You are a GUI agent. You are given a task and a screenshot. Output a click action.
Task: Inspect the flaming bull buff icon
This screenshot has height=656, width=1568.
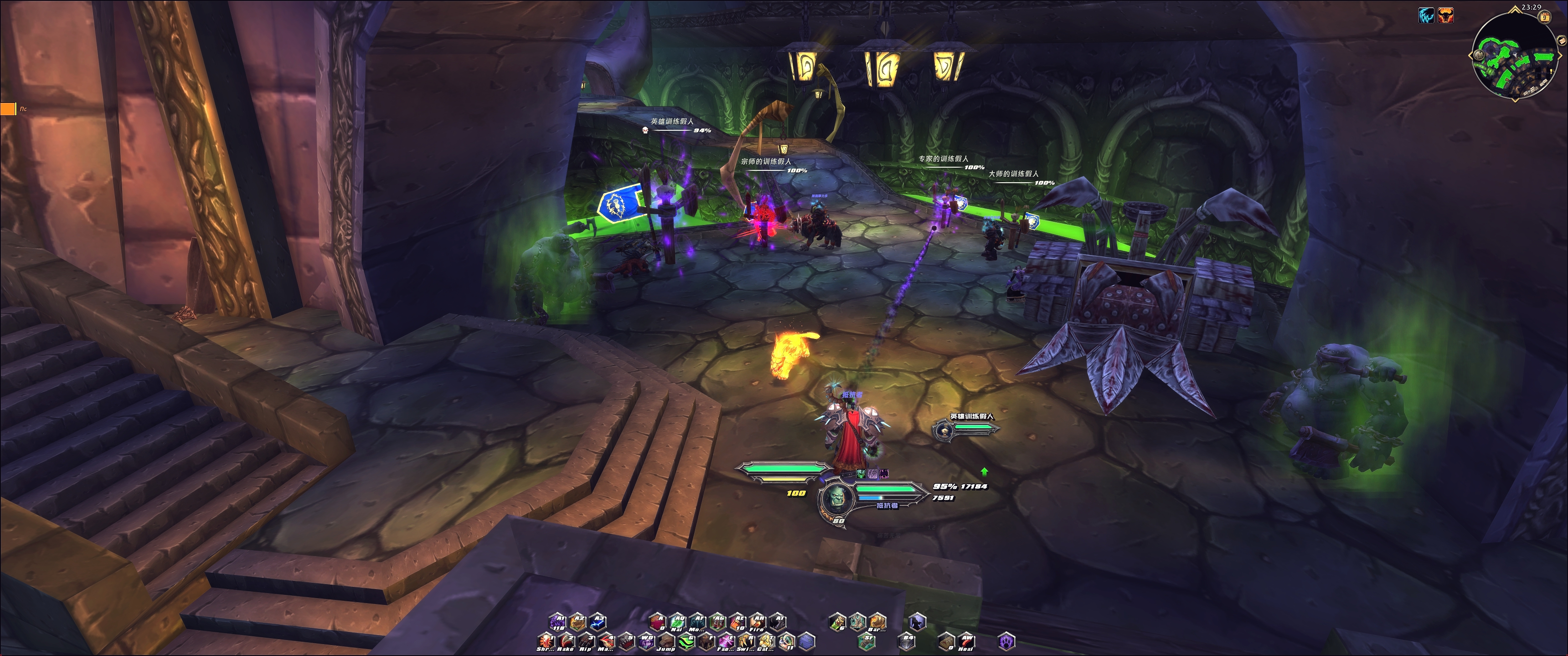(x=1446, y=16)
